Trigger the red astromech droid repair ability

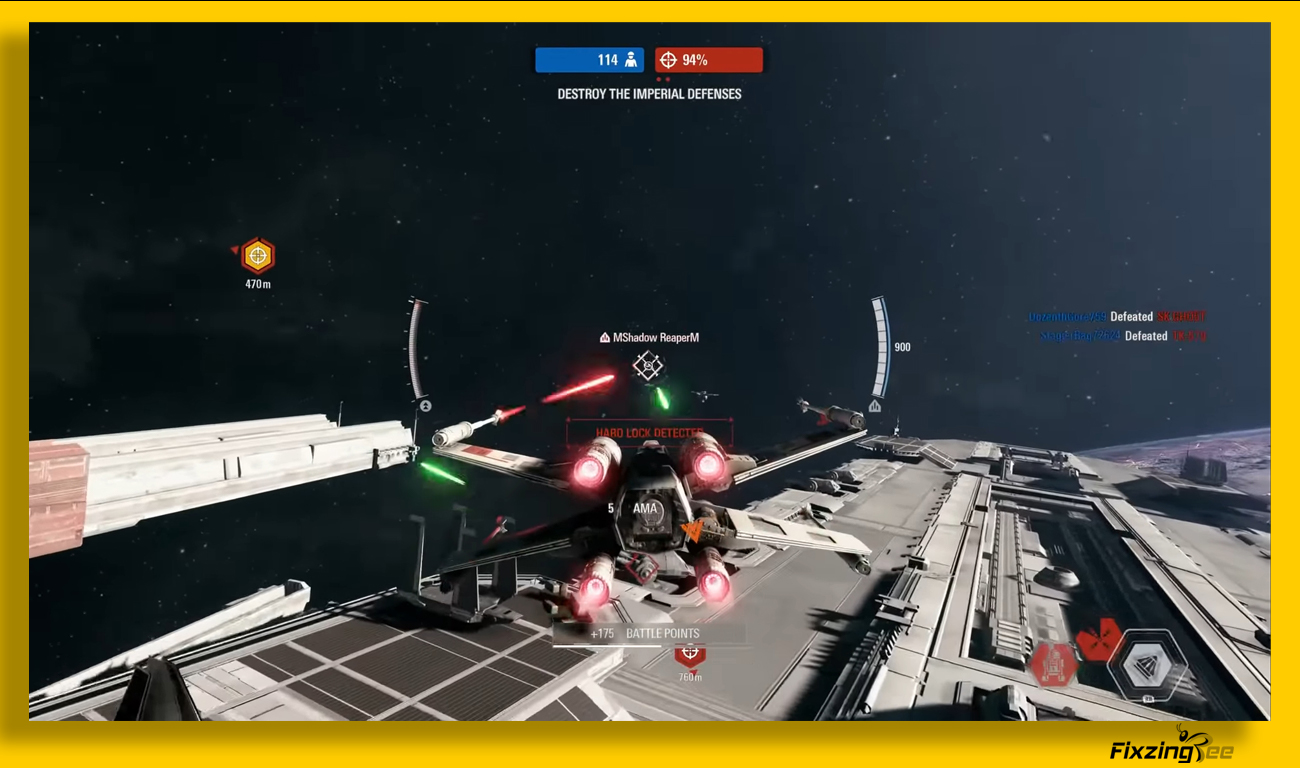[x=1053, y=663]
